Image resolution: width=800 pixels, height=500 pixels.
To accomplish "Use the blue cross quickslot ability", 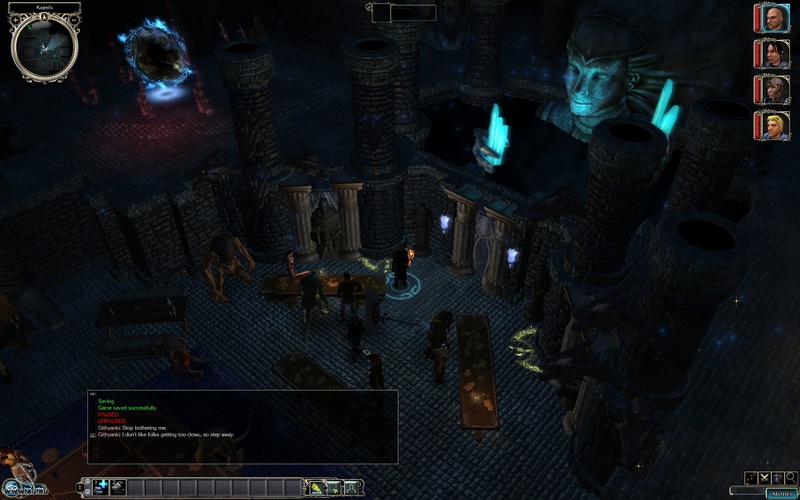I will click(x=102, y=487).
